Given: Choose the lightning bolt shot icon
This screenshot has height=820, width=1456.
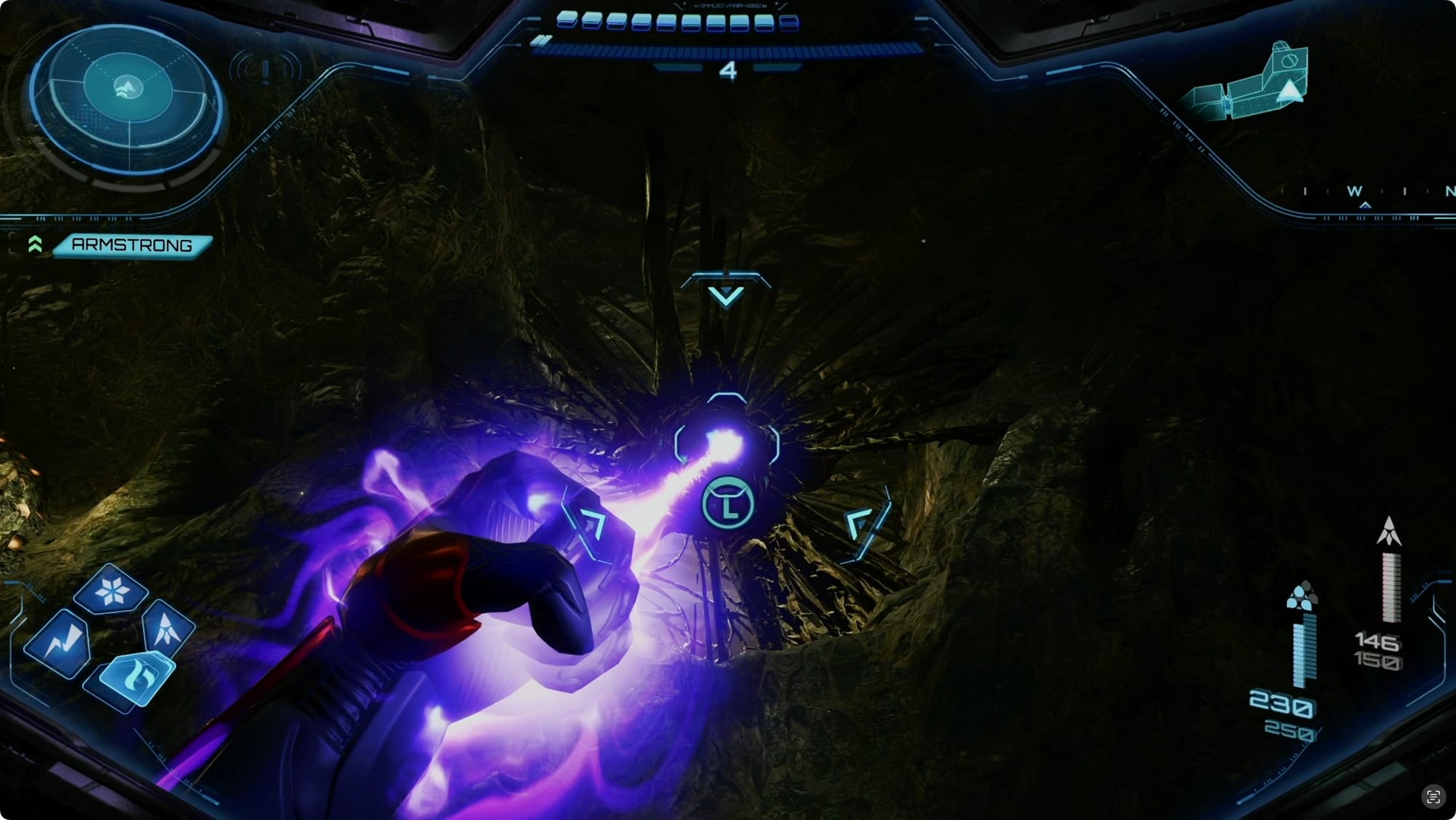Looking at the screenshot, I should point(60,643).
